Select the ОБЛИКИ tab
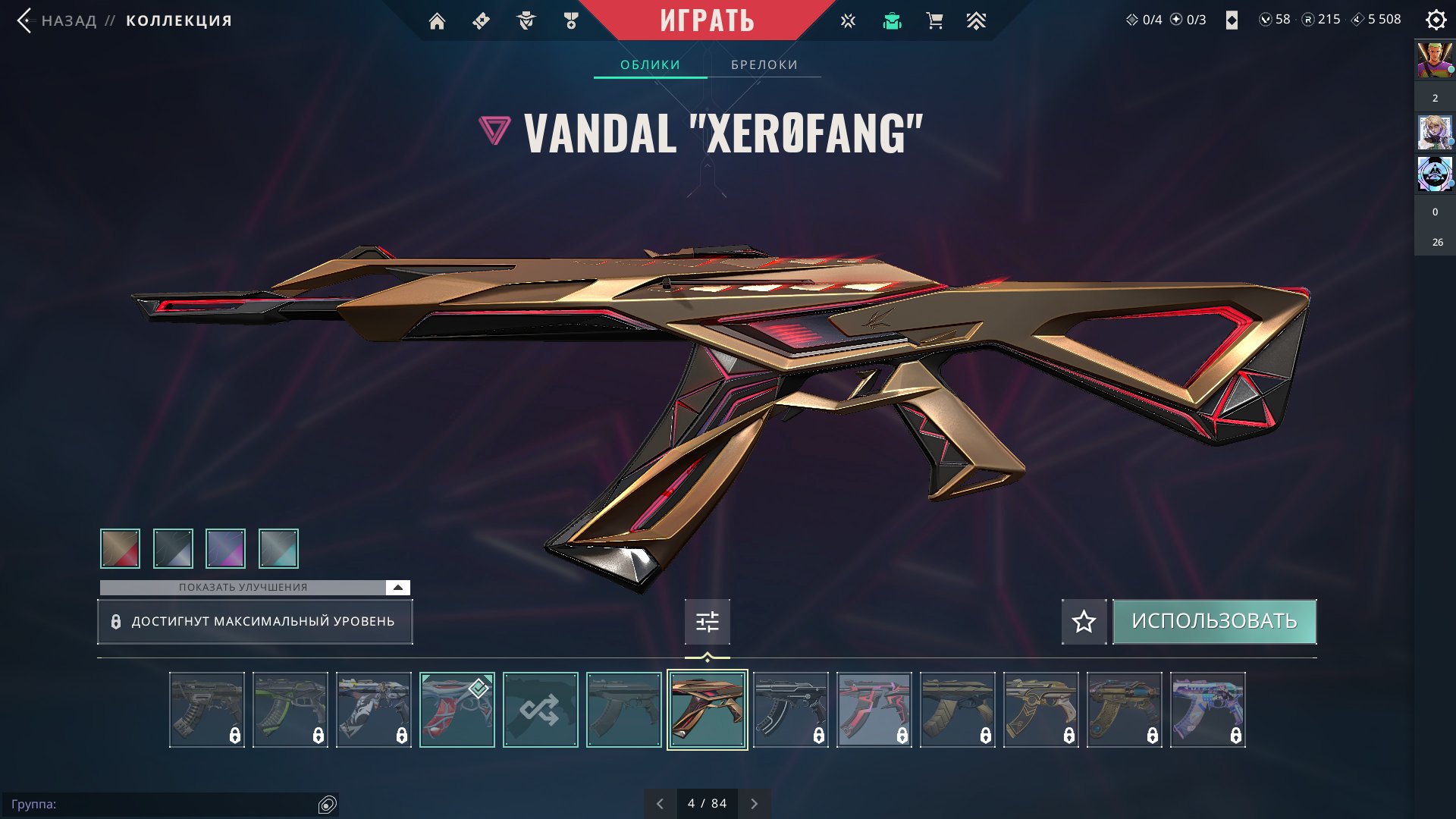 tap(650, 64)
